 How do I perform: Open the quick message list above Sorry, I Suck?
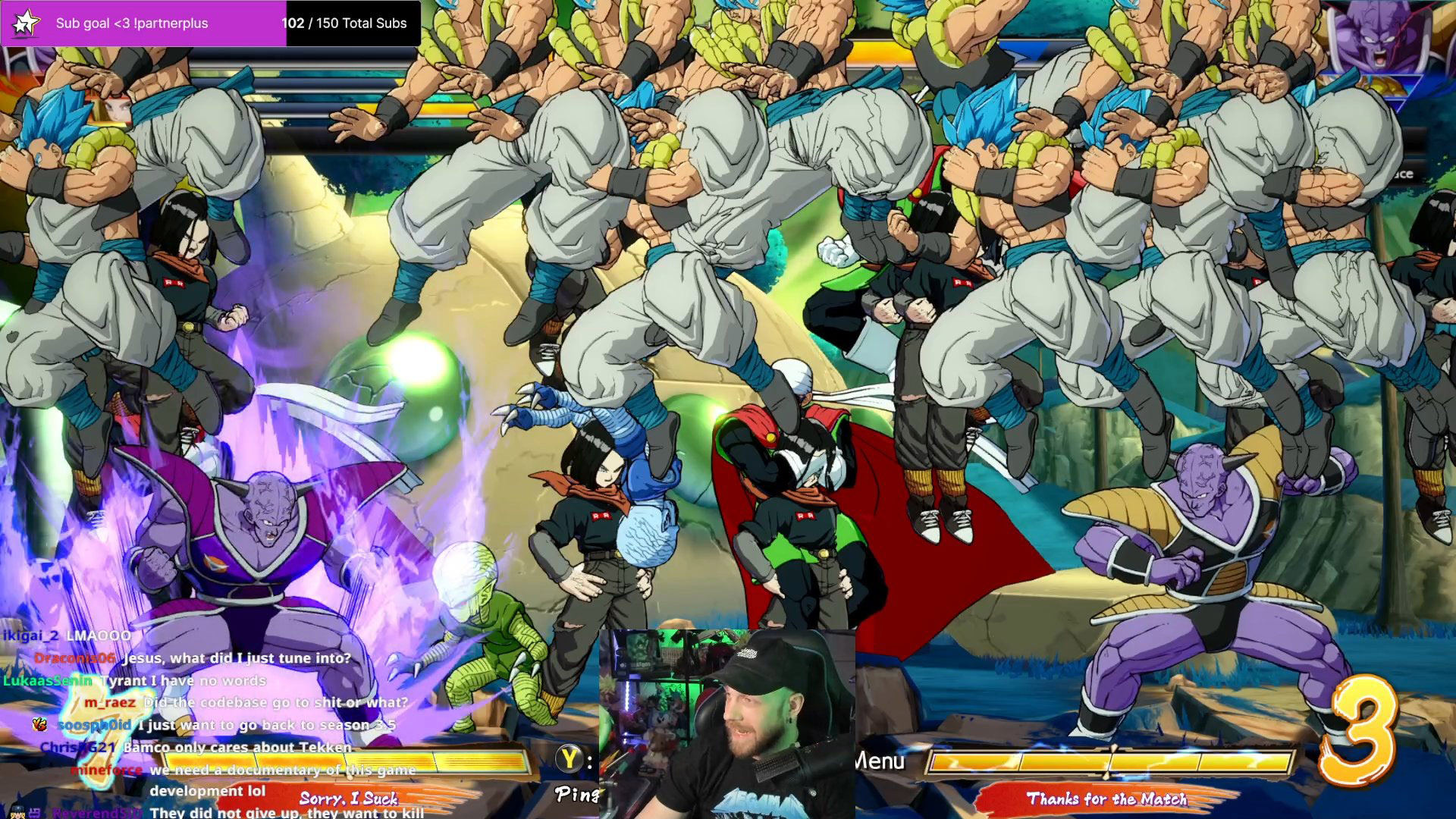(x=350, y=798)
